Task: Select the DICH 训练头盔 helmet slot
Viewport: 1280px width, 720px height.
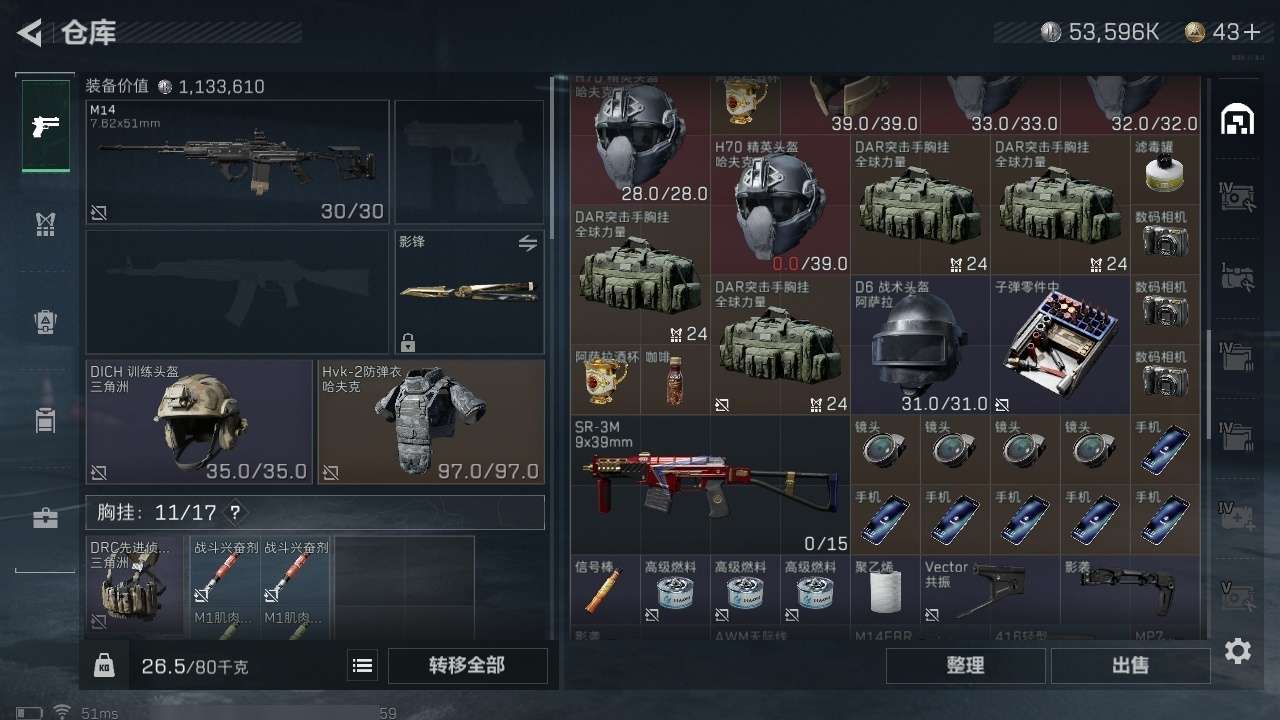Action: point(199,422)
